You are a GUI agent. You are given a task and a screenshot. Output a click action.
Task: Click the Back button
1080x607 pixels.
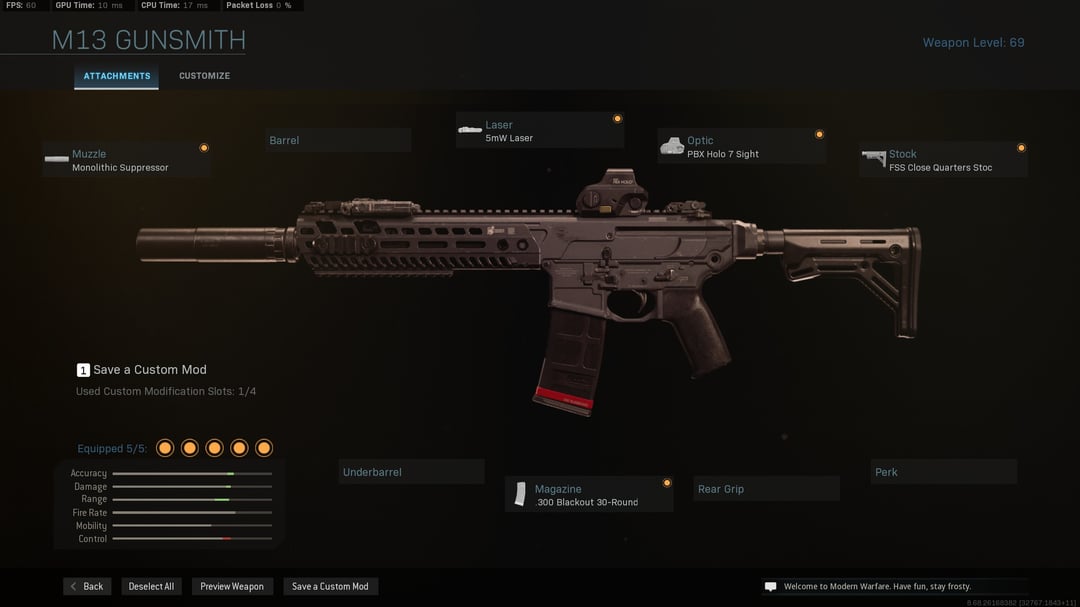87,587
